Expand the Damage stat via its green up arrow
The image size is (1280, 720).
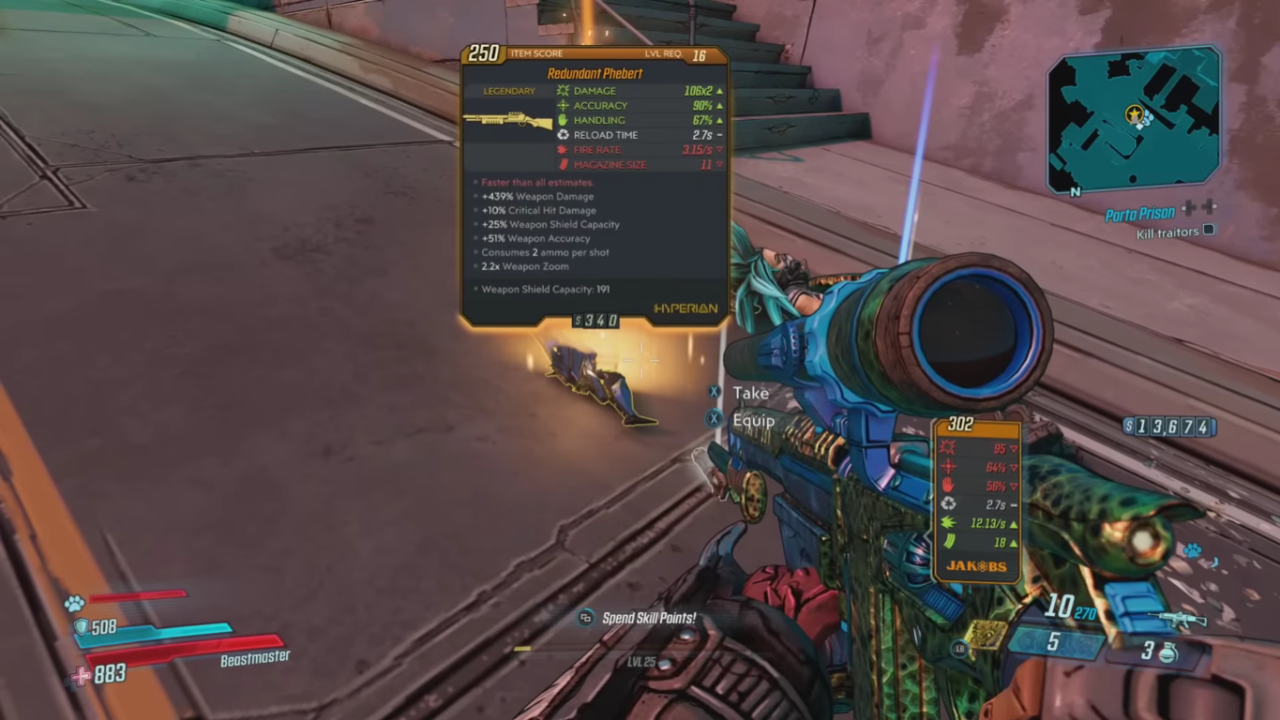click(719, 90)
